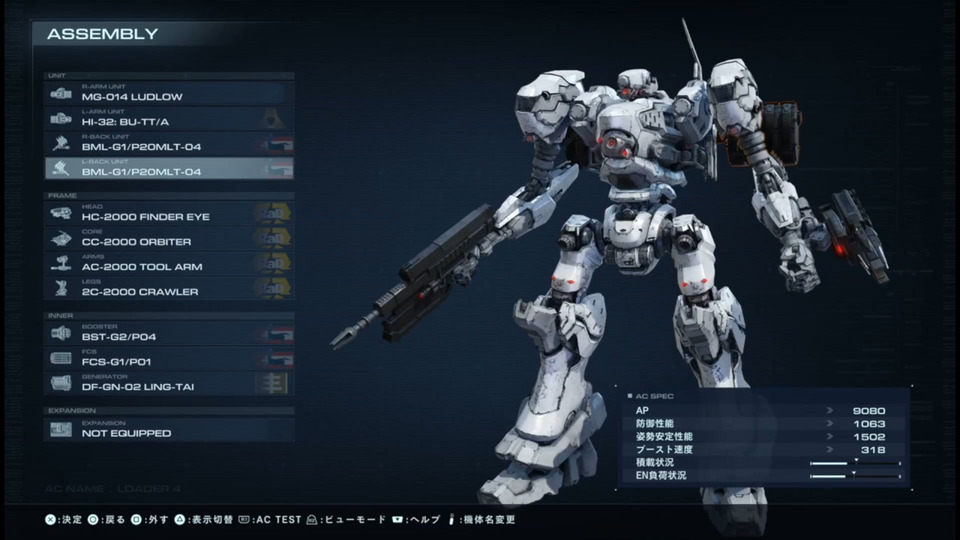This screenshot has height=540, width=960.
Task: Open the R-BACK UNIT missile launcher slot
Action: coord(168,144)
